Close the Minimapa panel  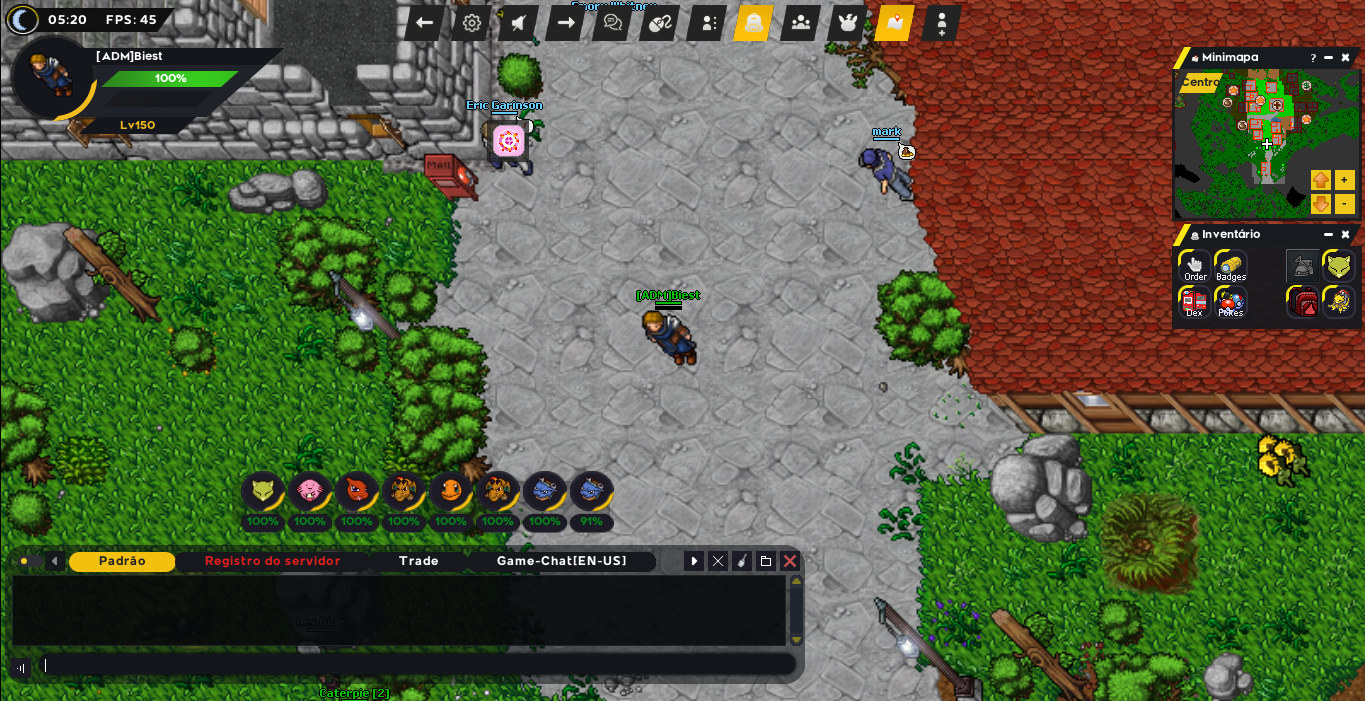coord(1345,58)
